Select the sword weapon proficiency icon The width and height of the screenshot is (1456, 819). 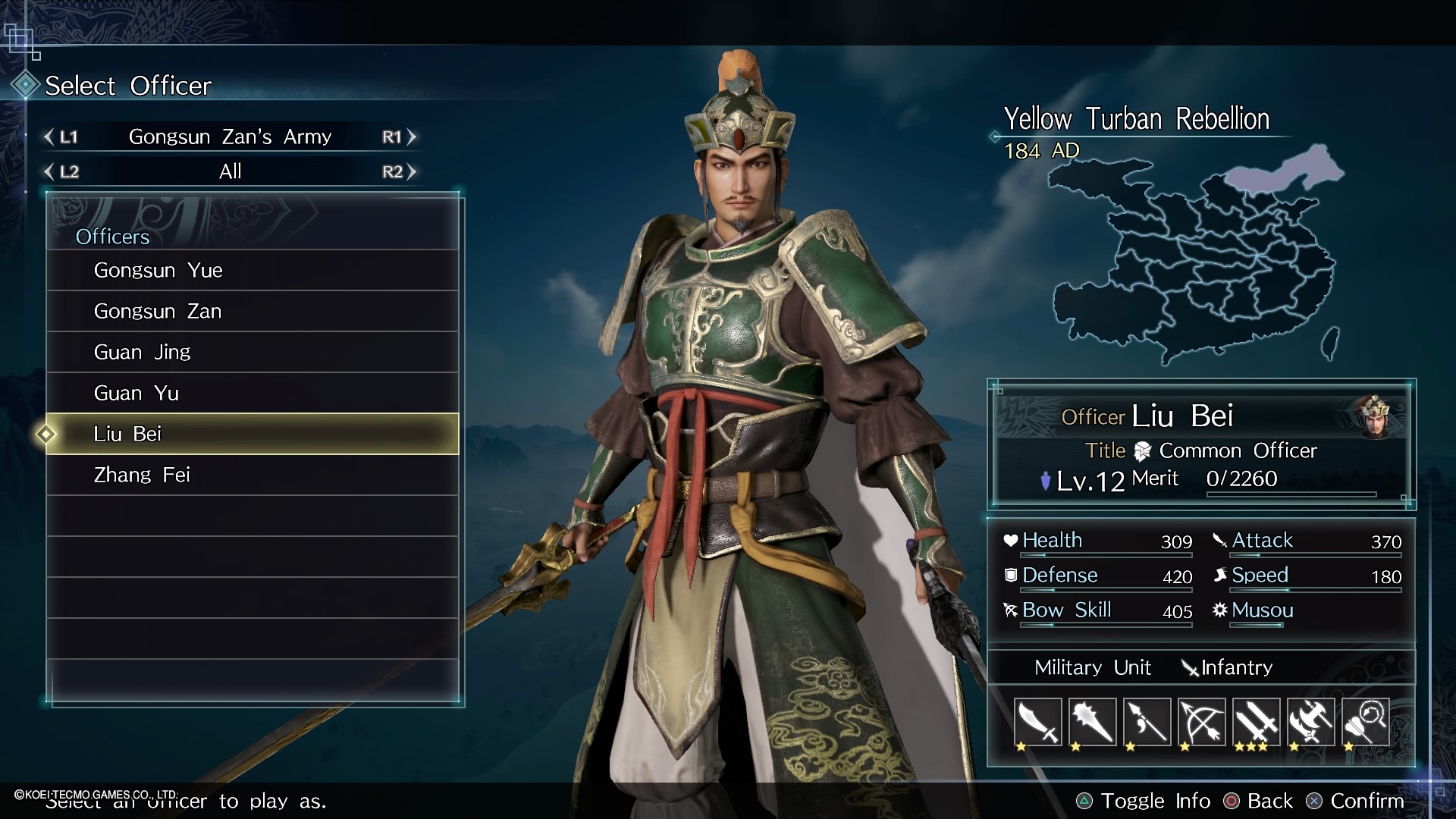pyautogui.click(x=1037, y=722)
